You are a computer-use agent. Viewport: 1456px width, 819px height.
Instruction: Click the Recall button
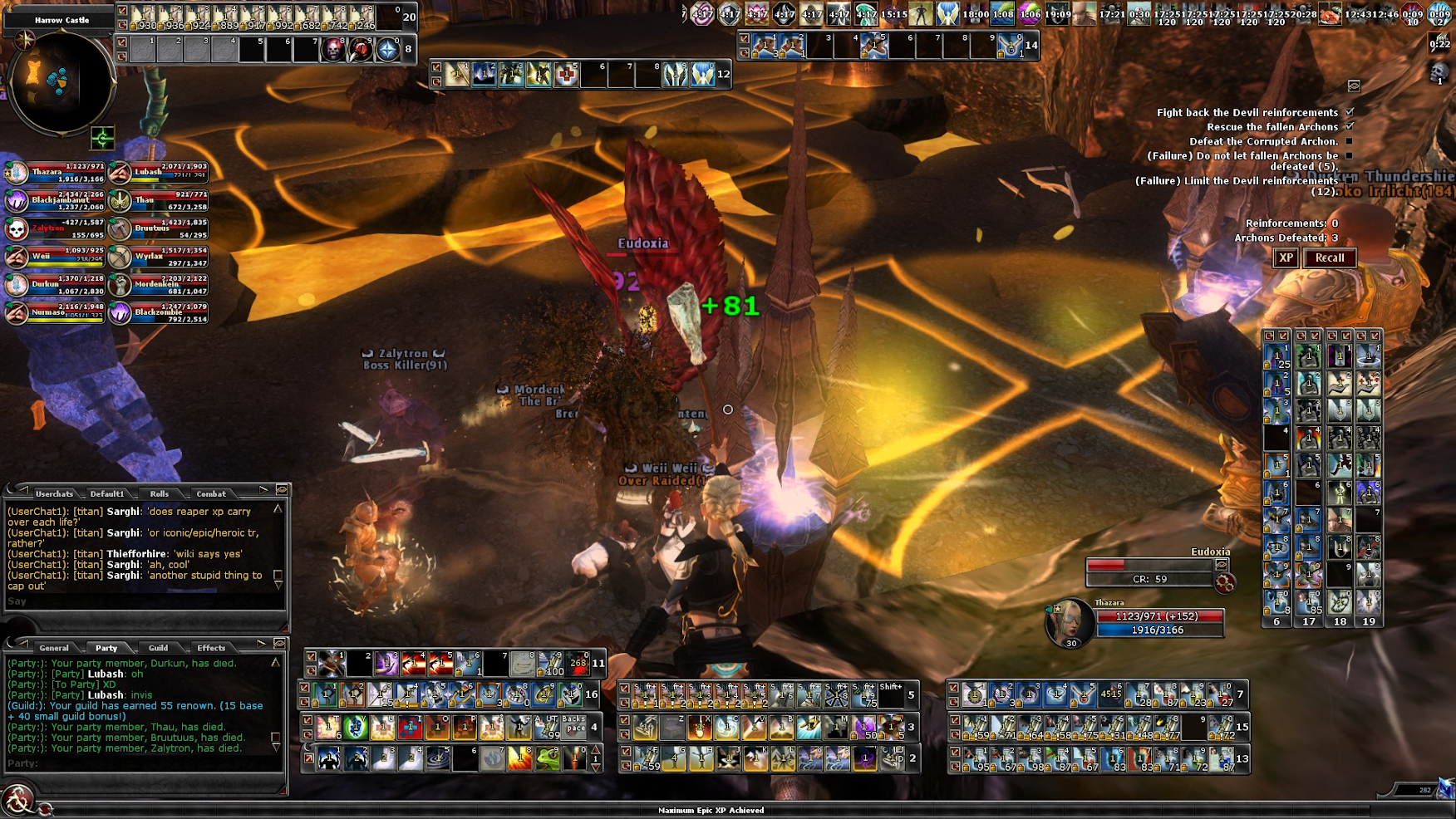click(x=1329, y=258)
